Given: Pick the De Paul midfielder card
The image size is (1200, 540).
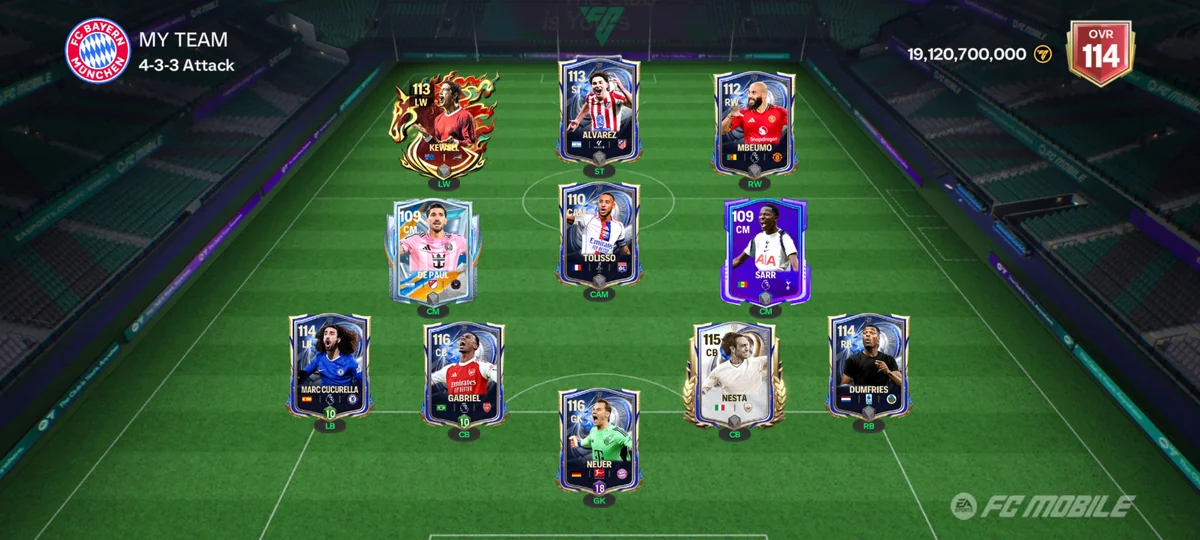Looking at the screenshot, I should [432, 248].
